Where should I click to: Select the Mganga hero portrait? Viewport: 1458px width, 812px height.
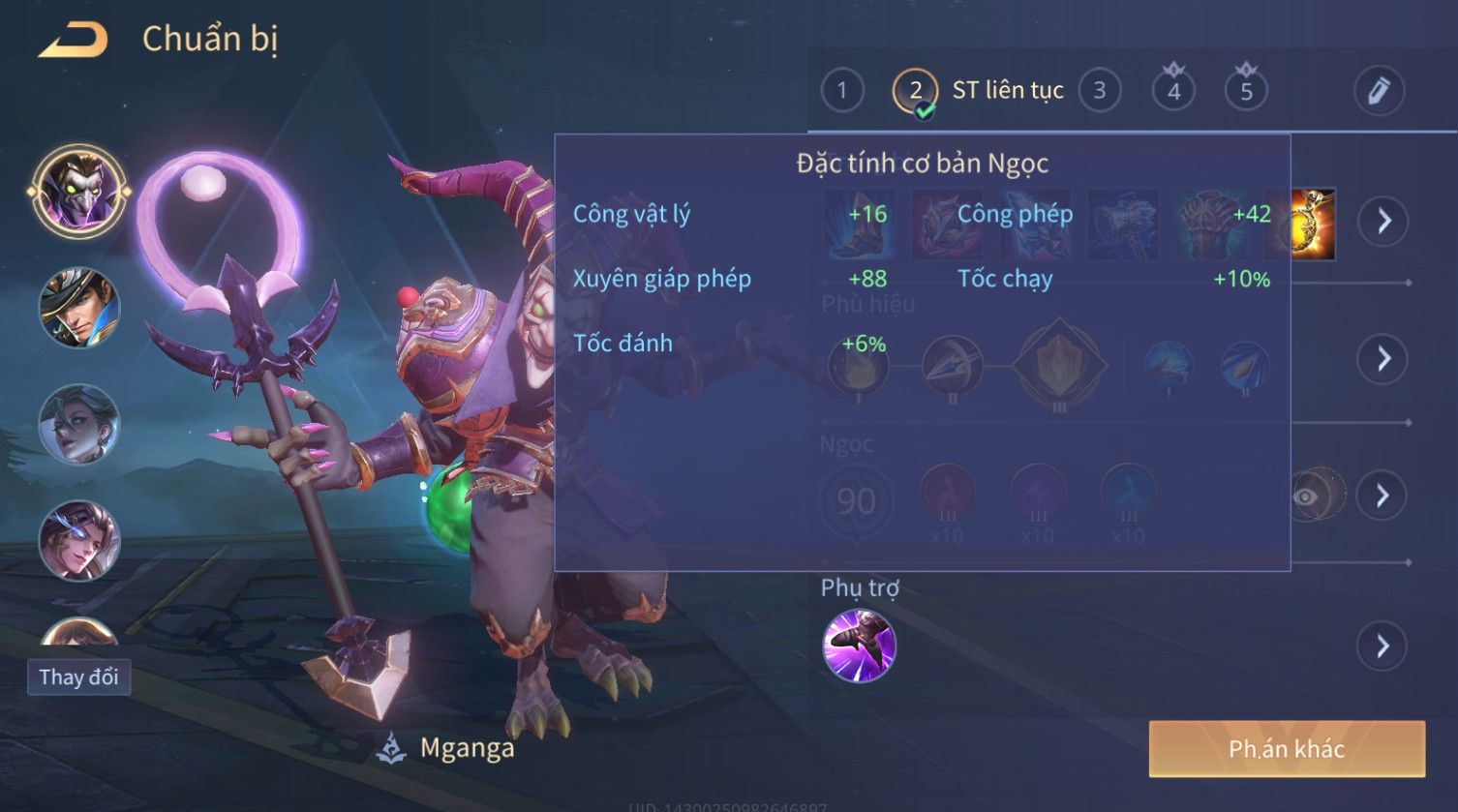(78, 192)
